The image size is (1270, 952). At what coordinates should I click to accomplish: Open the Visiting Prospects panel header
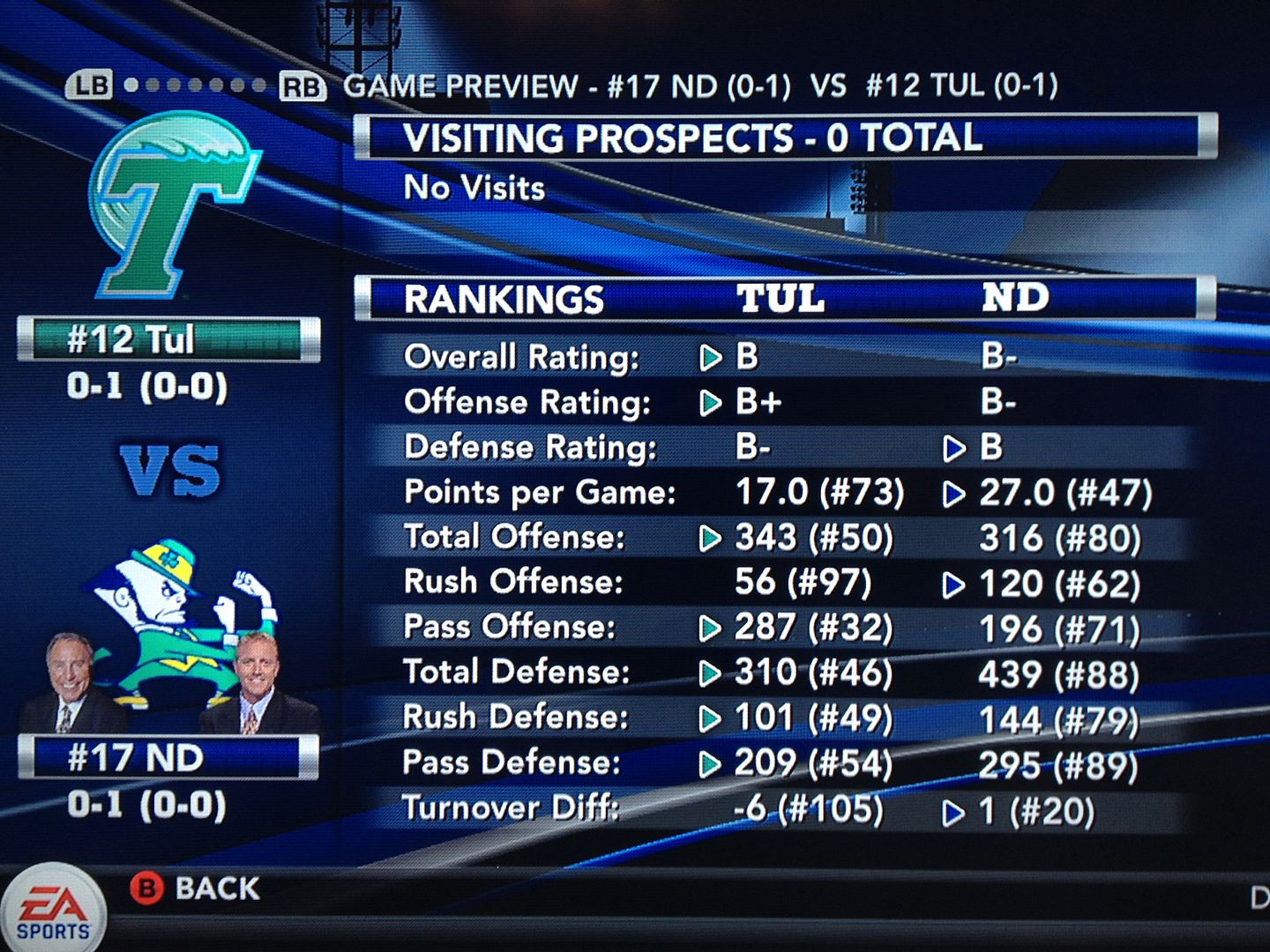pos(783,138)
